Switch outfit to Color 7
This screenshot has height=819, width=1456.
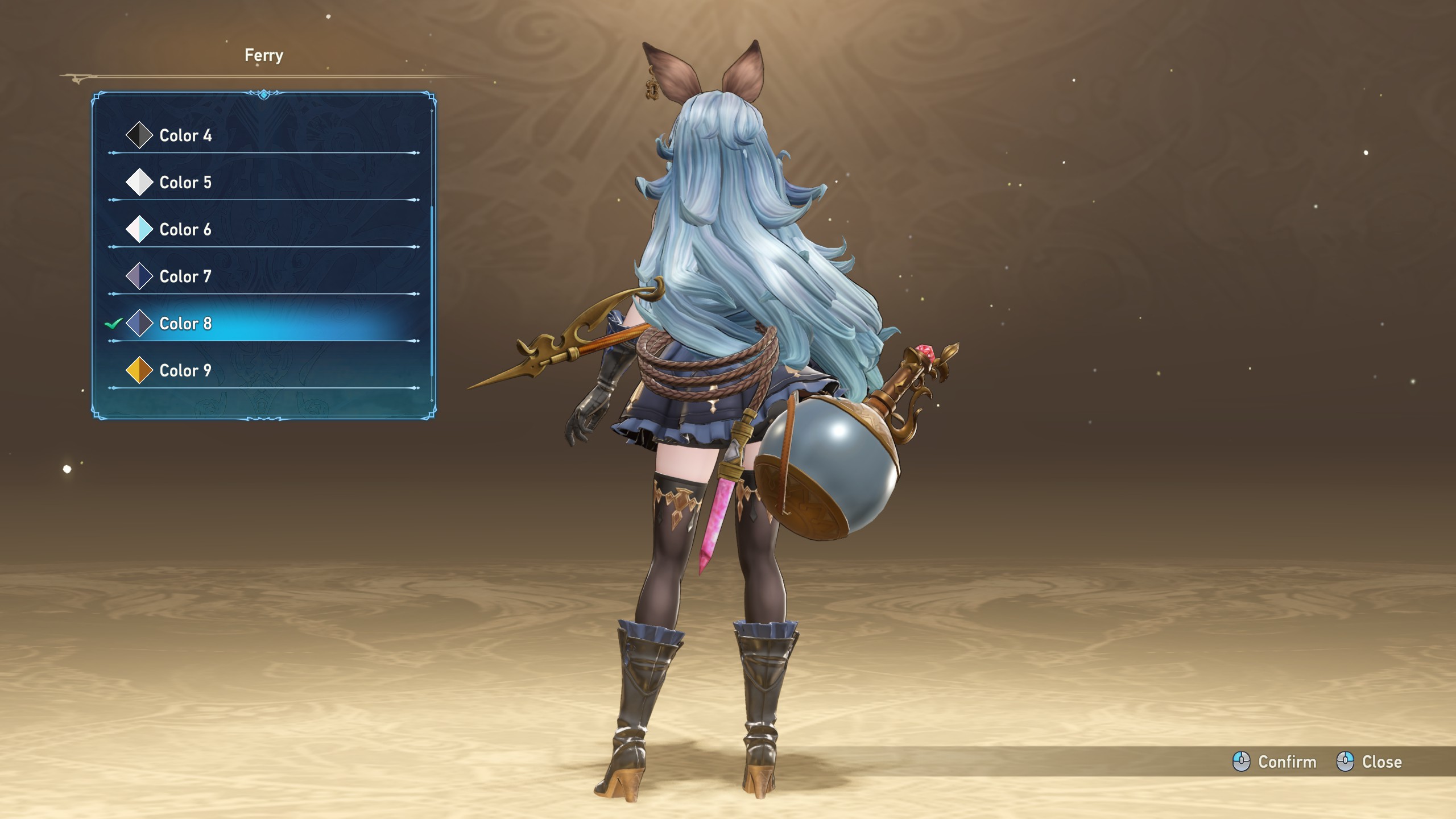(x=185, y=277)
